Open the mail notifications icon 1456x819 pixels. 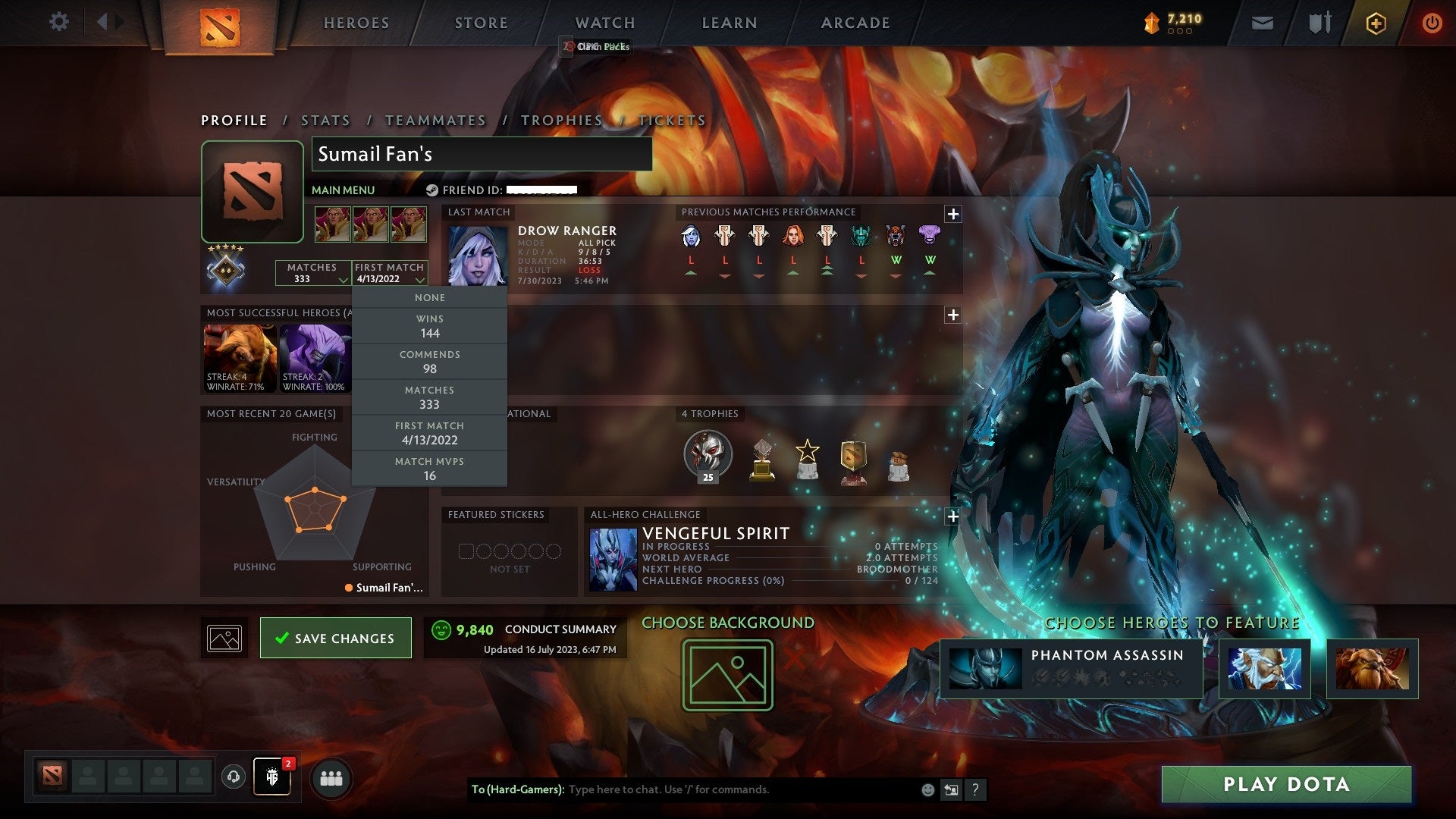coord(1262,23)
